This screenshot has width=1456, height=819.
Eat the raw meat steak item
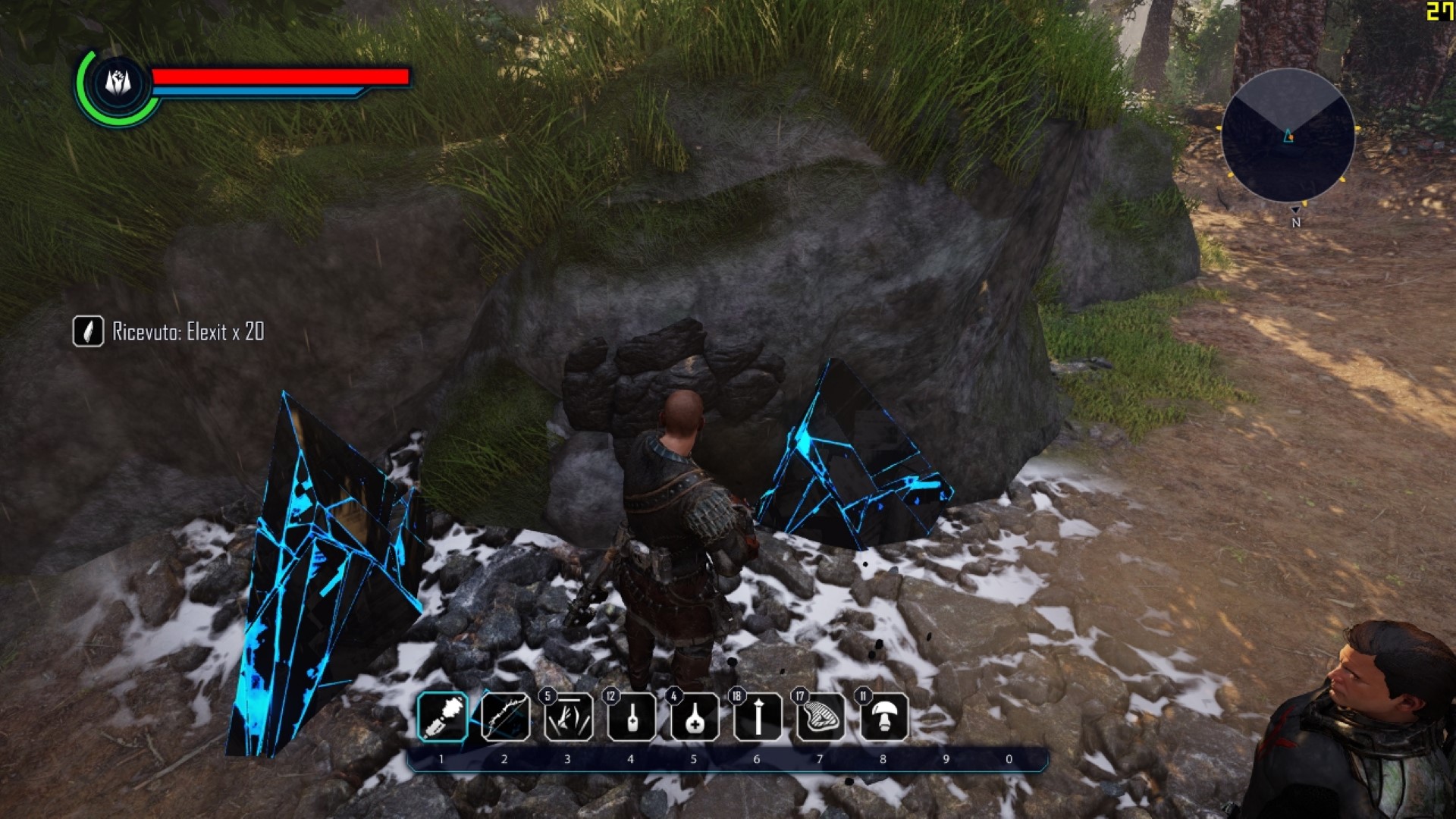[x=821, y=717]
